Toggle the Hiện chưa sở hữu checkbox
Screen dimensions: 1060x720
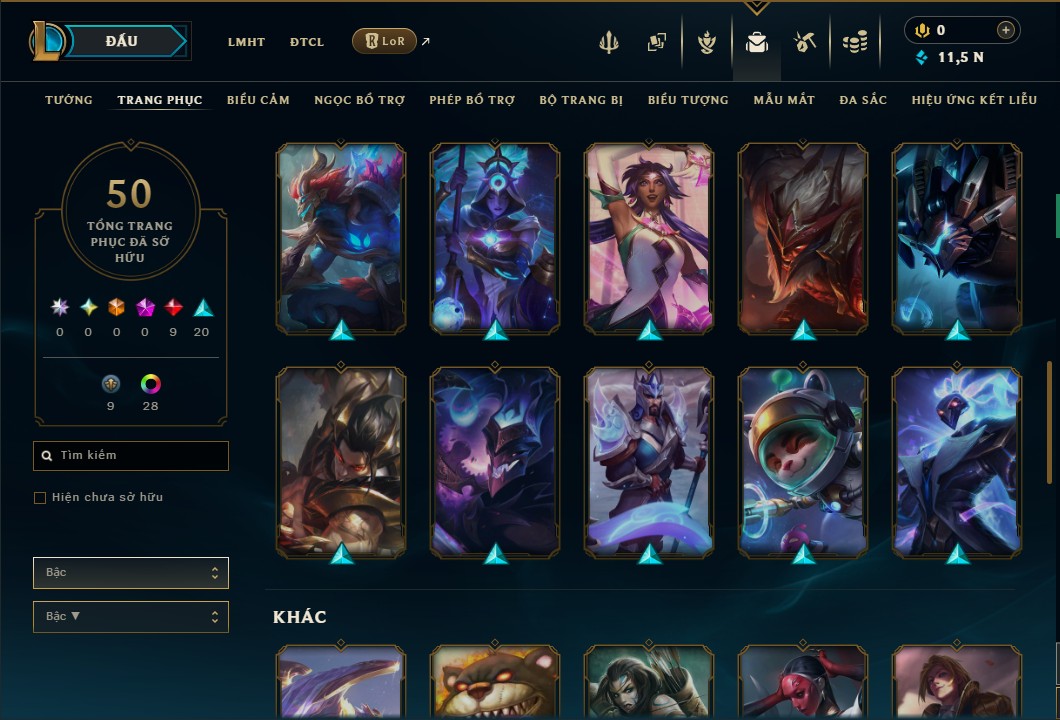pos(40,498)
